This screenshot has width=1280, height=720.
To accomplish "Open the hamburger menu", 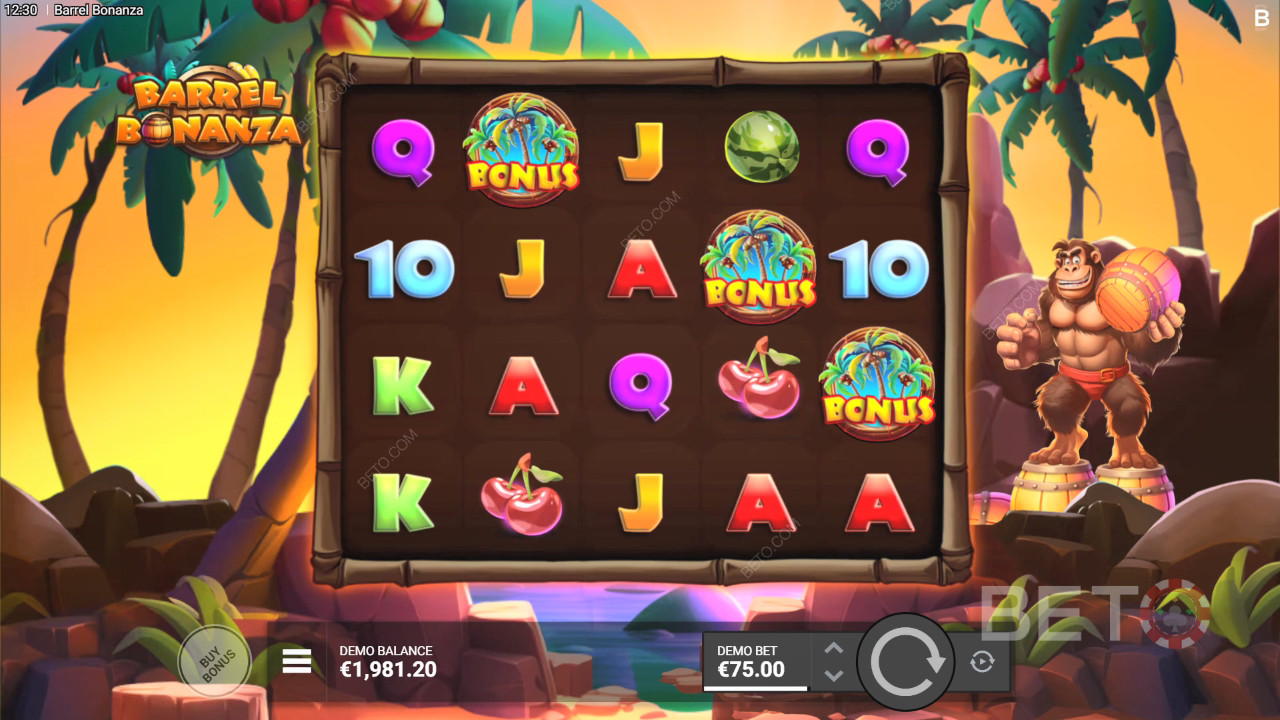I will tap(297, 661).
